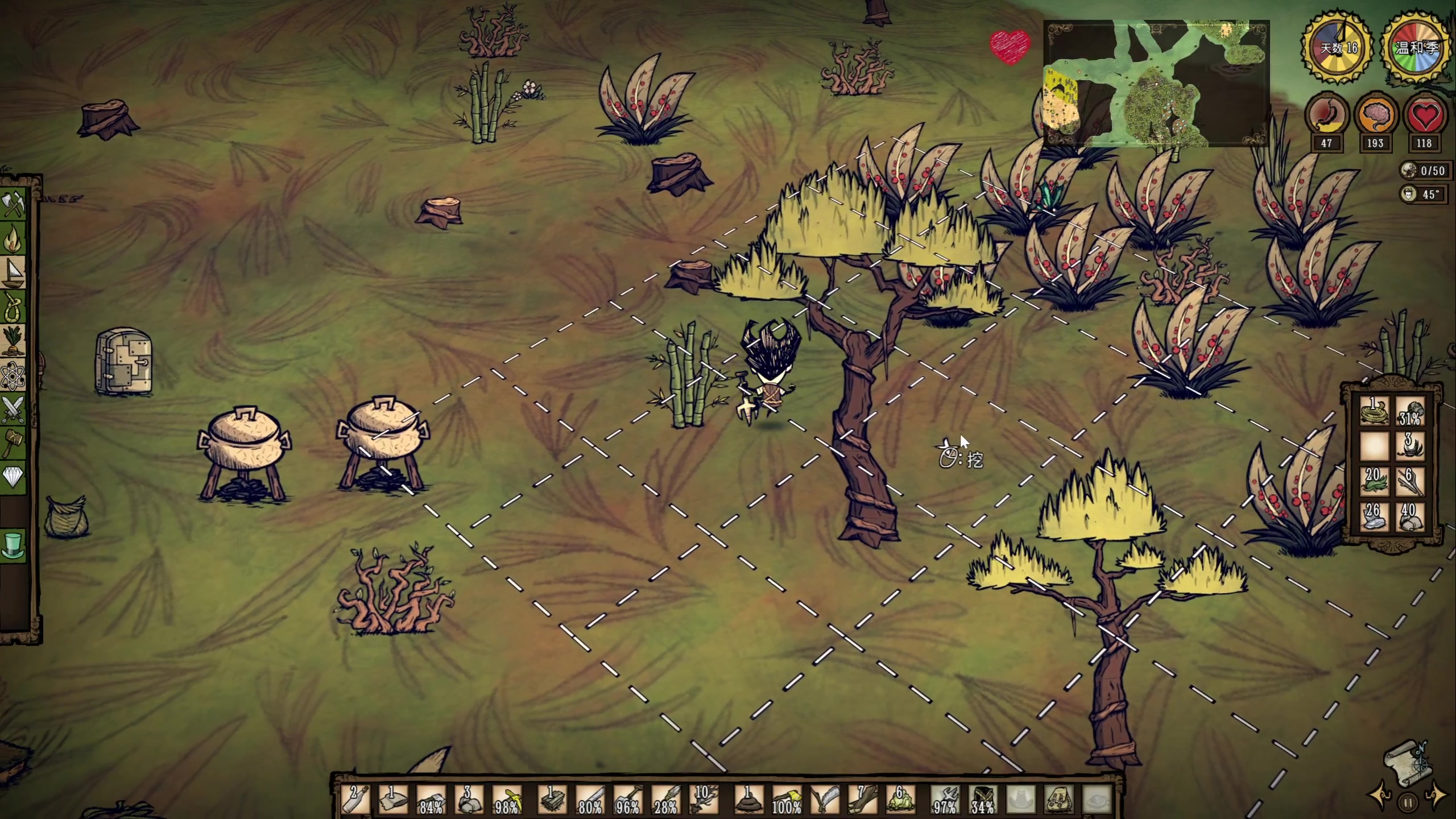Select the shovel at 96% durability
This screenshot has height=819, width=1456.
[628, 799]
